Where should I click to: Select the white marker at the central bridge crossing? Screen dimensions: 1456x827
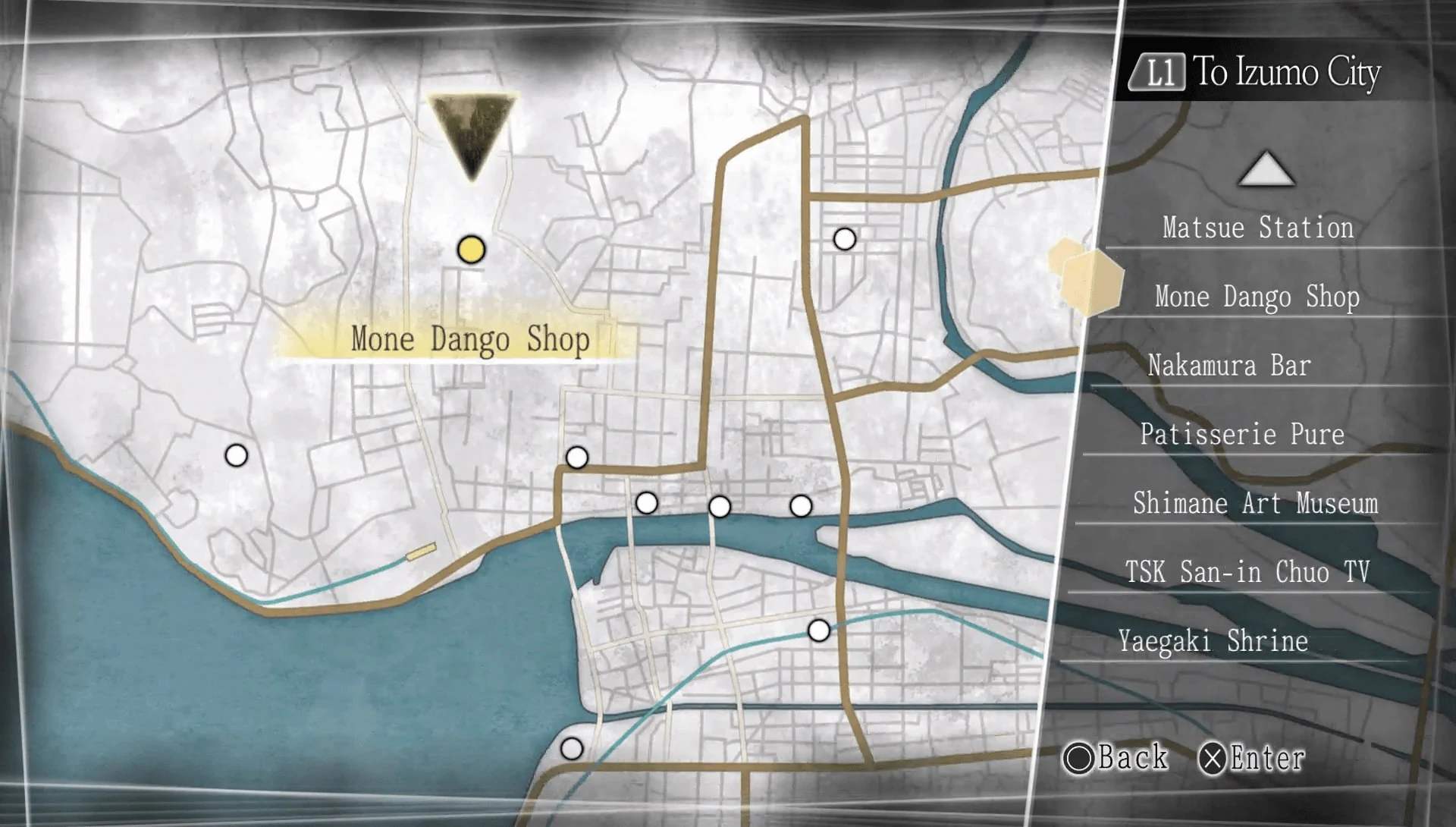[577, 456]
